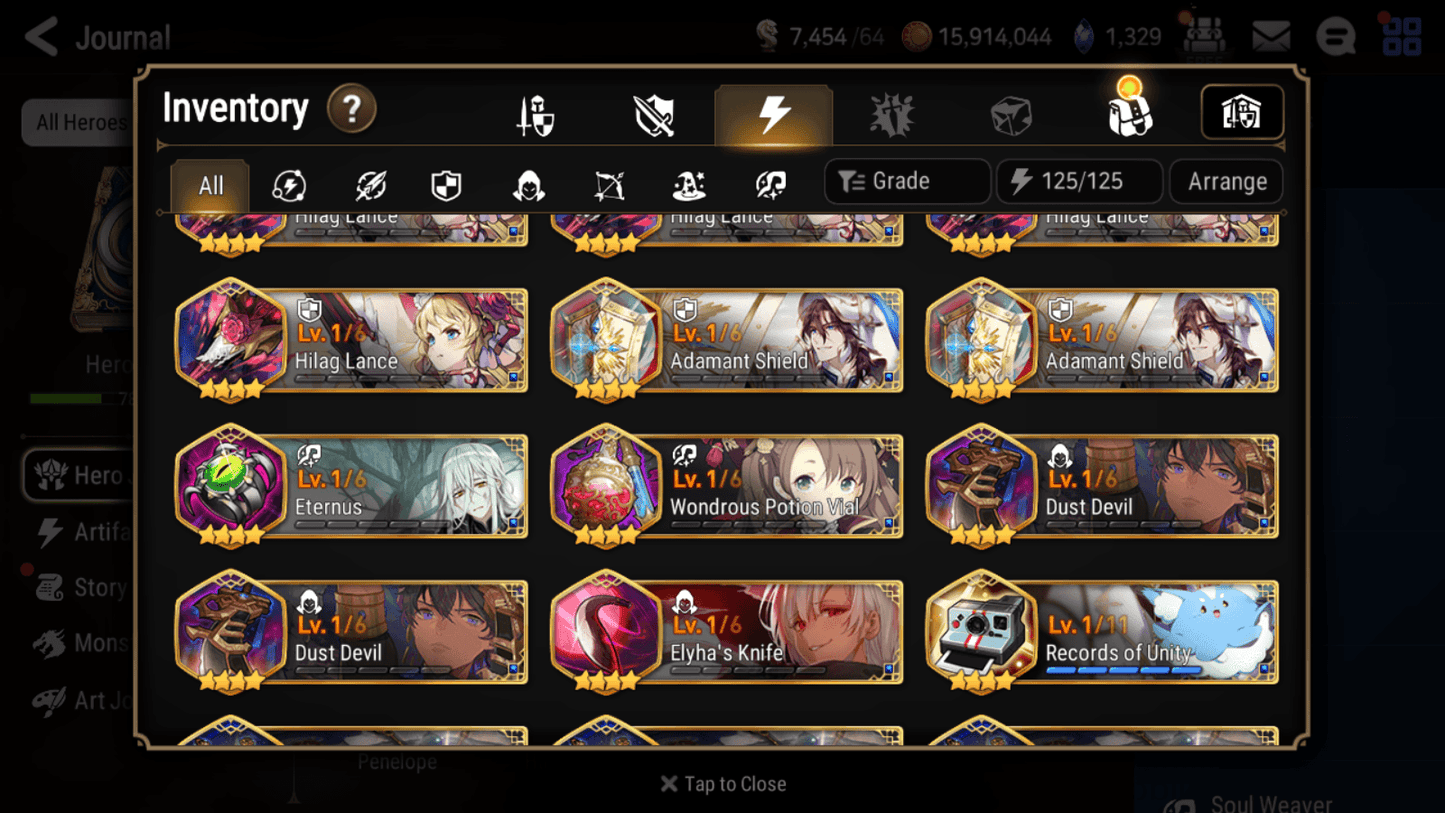Open the Grade sorting dropdown
1445x813 pixels.
(x=906, y=181)
